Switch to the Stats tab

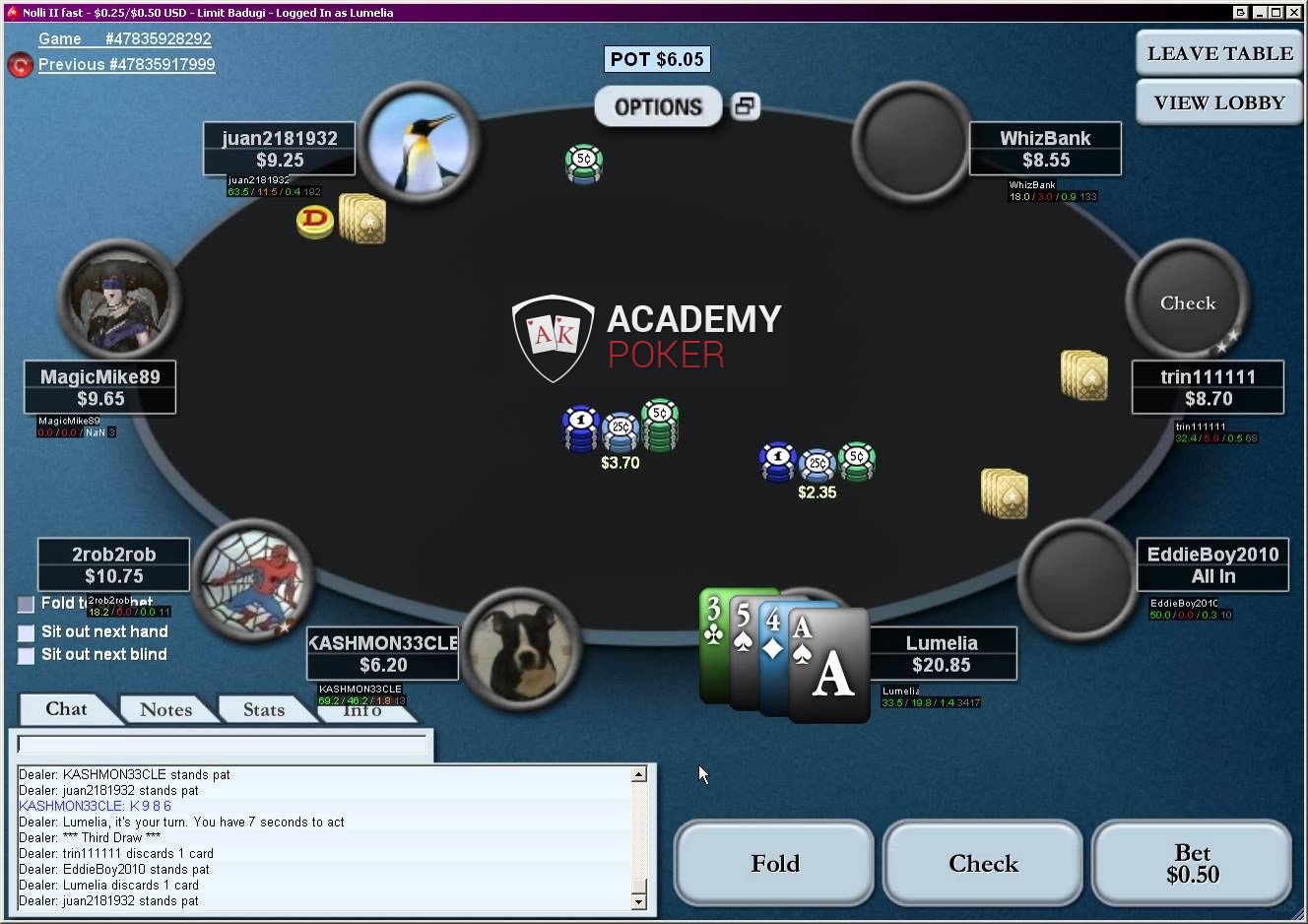[x=263, y=709]
